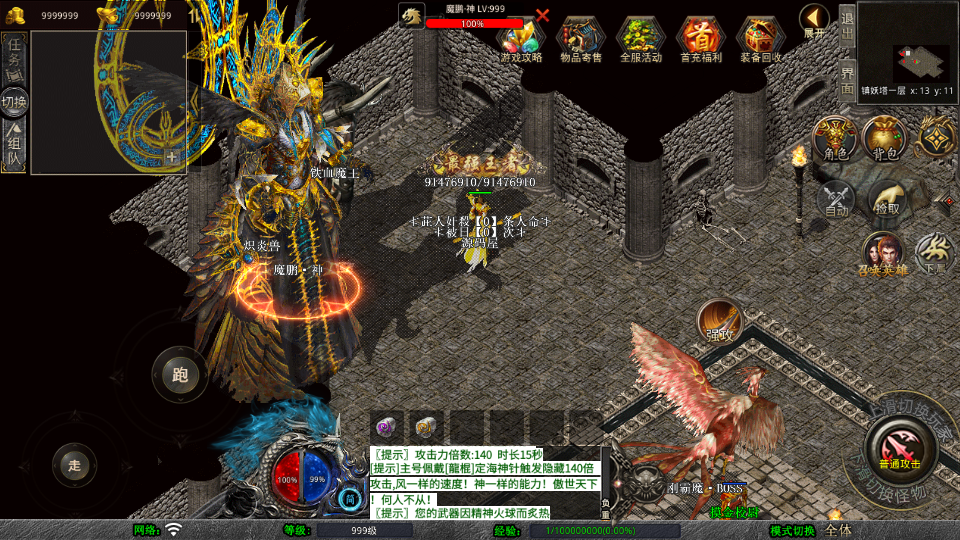Close the target frame with the red X

pyautogui.click(x=543, y=16)
